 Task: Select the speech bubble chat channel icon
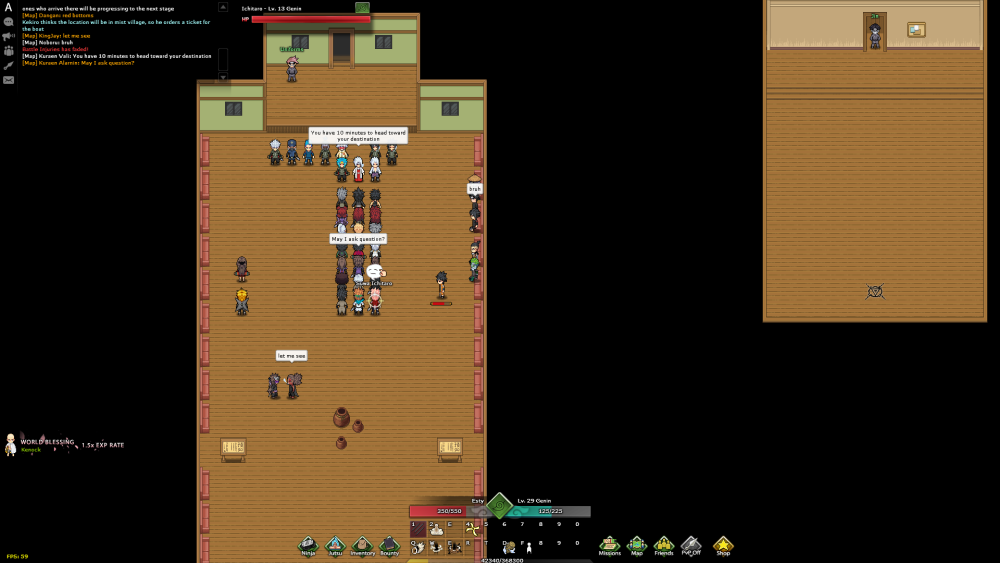point(9,22)
